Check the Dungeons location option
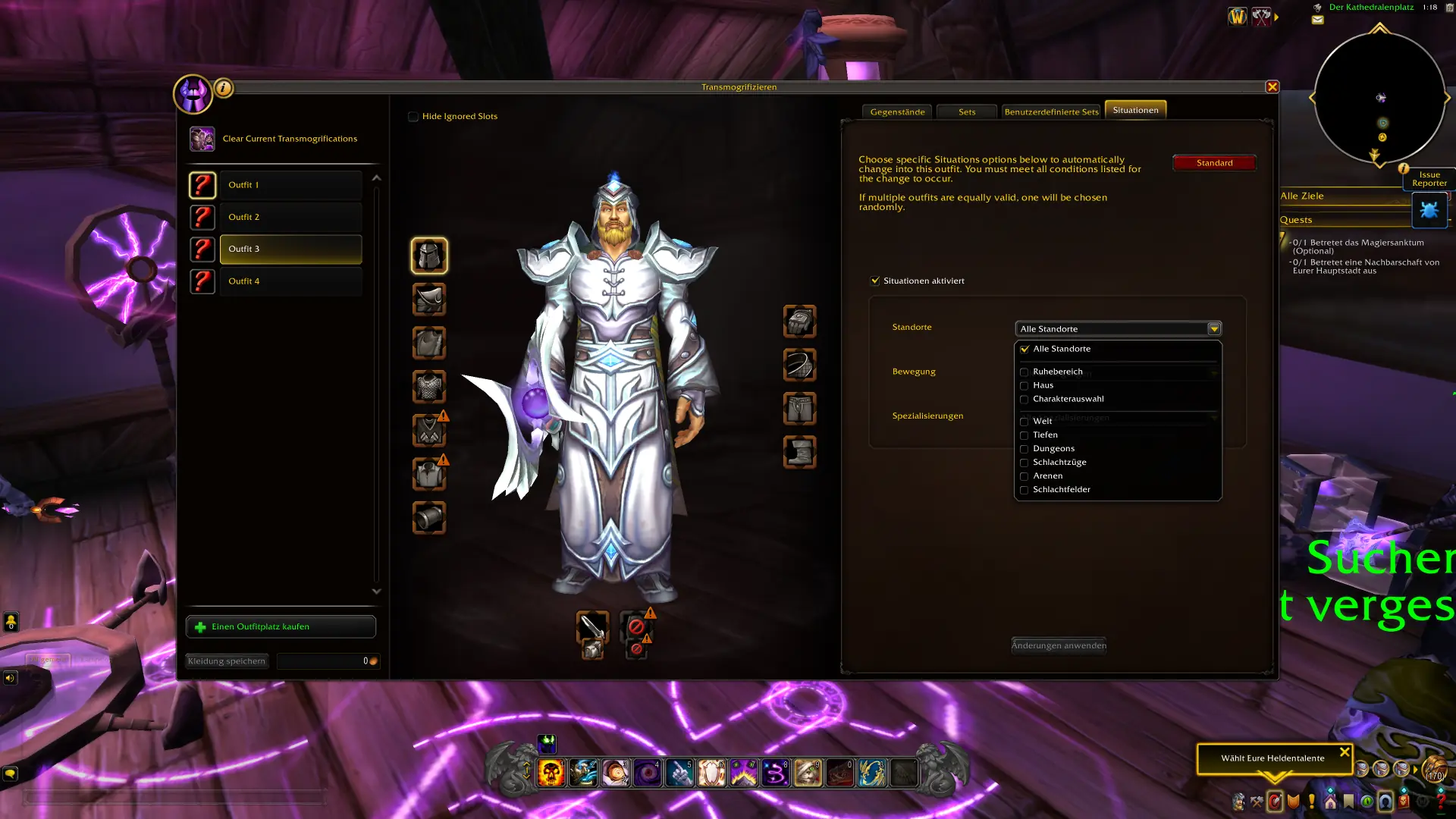1456x819 pixels. tap(1025, 449)
